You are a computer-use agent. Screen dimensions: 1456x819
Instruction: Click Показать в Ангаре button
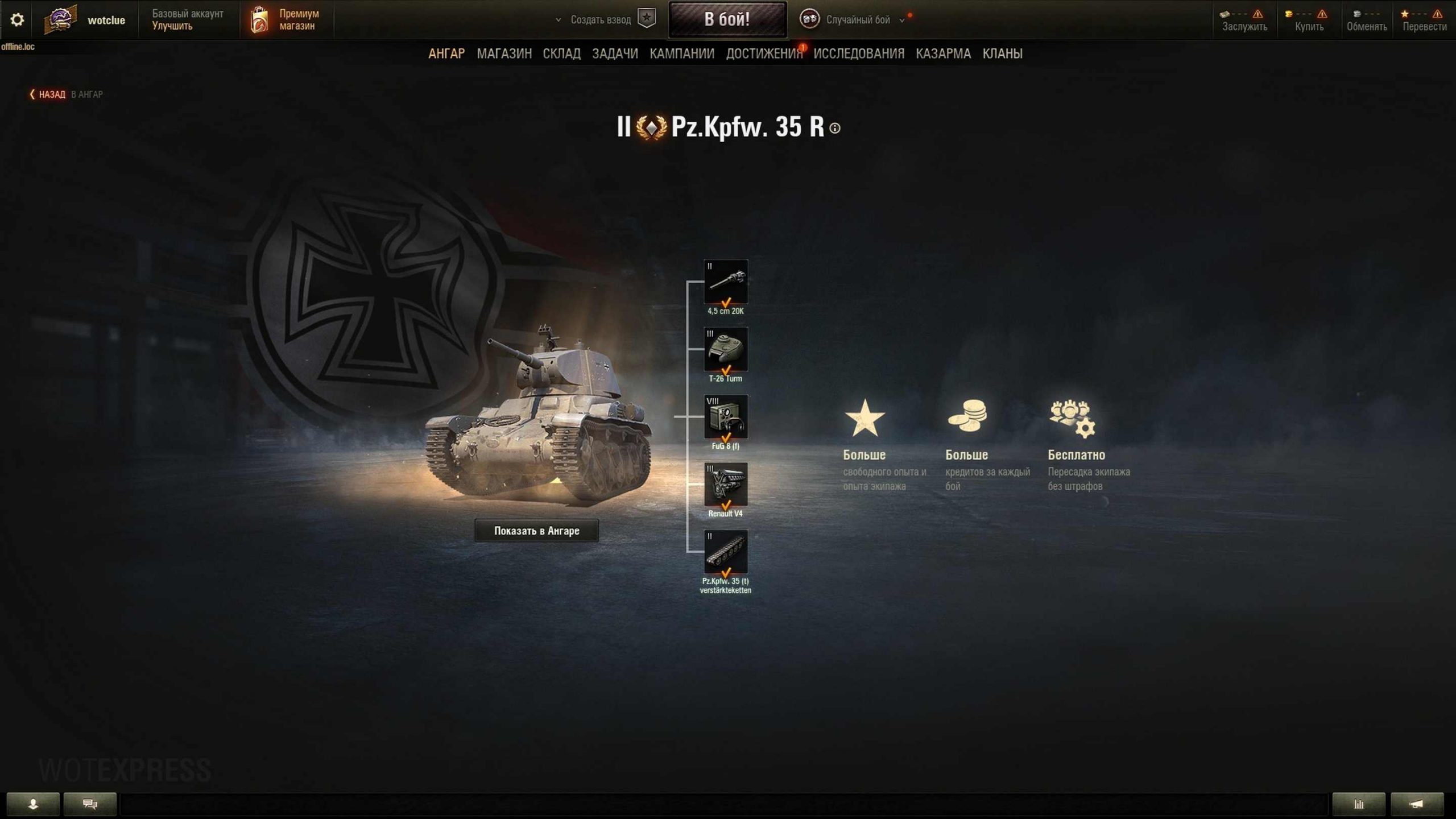pyautogui.click(x=536, y=531)
